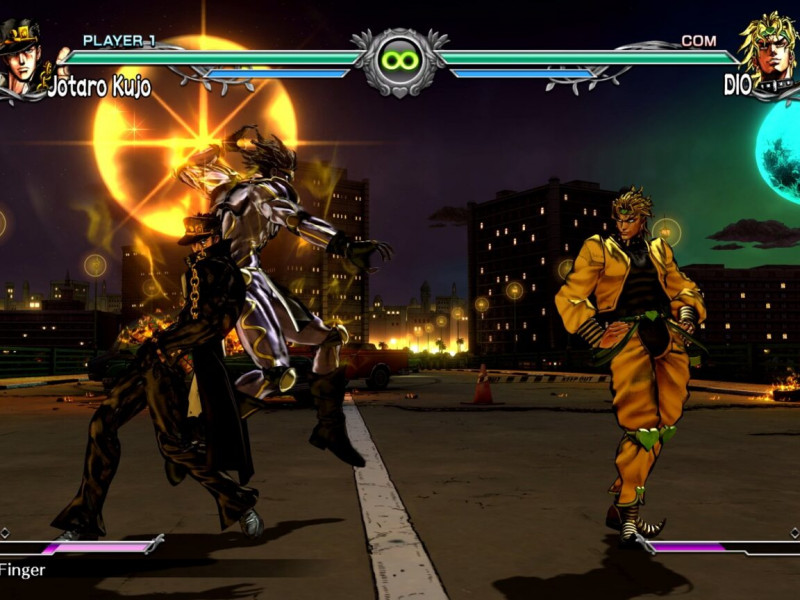Select DIO's character portrait
Screen dimensions: 800x600
click(x=770, y=50)
